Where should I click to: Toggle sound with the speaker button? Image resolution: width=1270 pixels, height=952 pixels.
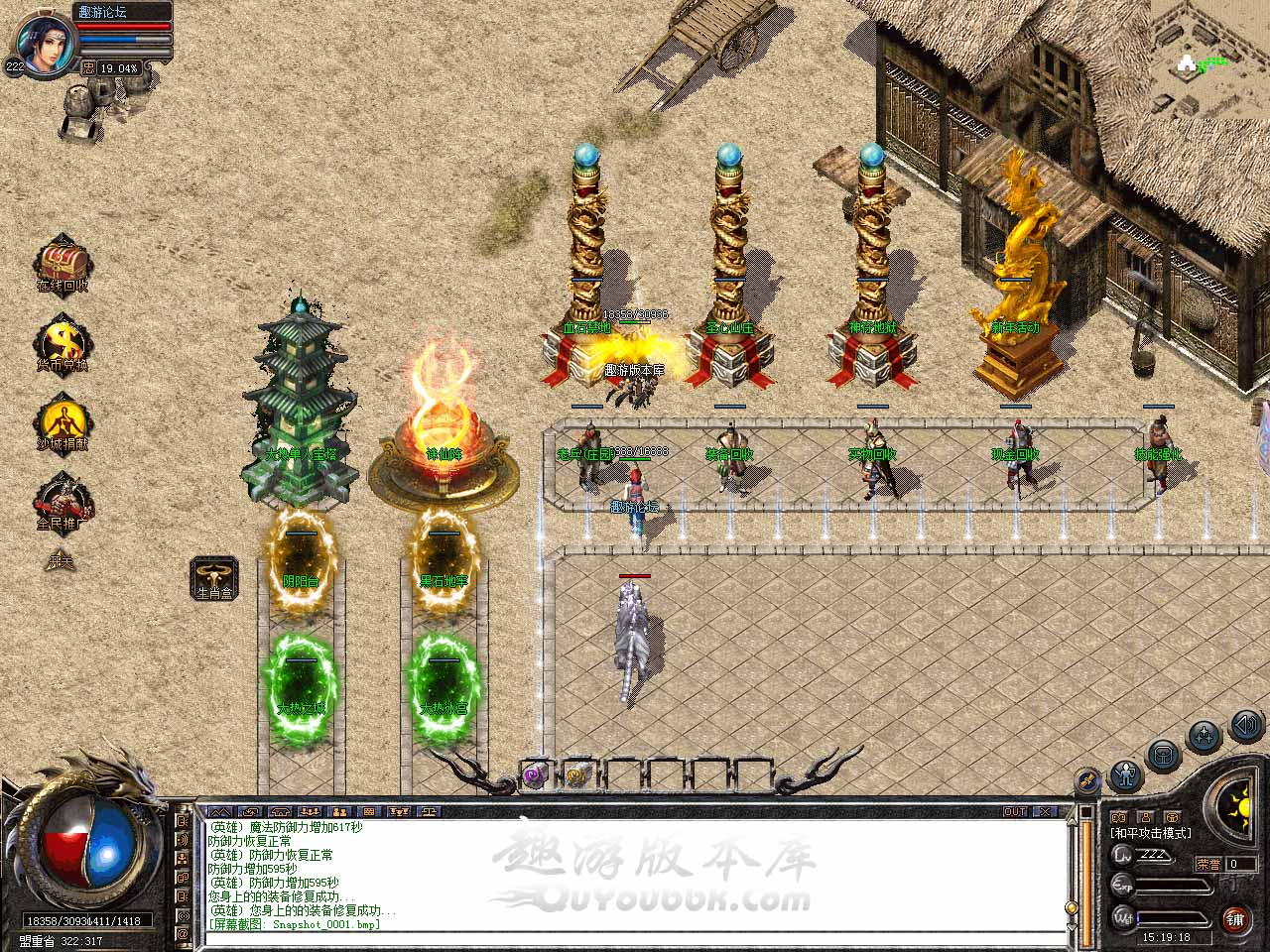click(1244, 726)
